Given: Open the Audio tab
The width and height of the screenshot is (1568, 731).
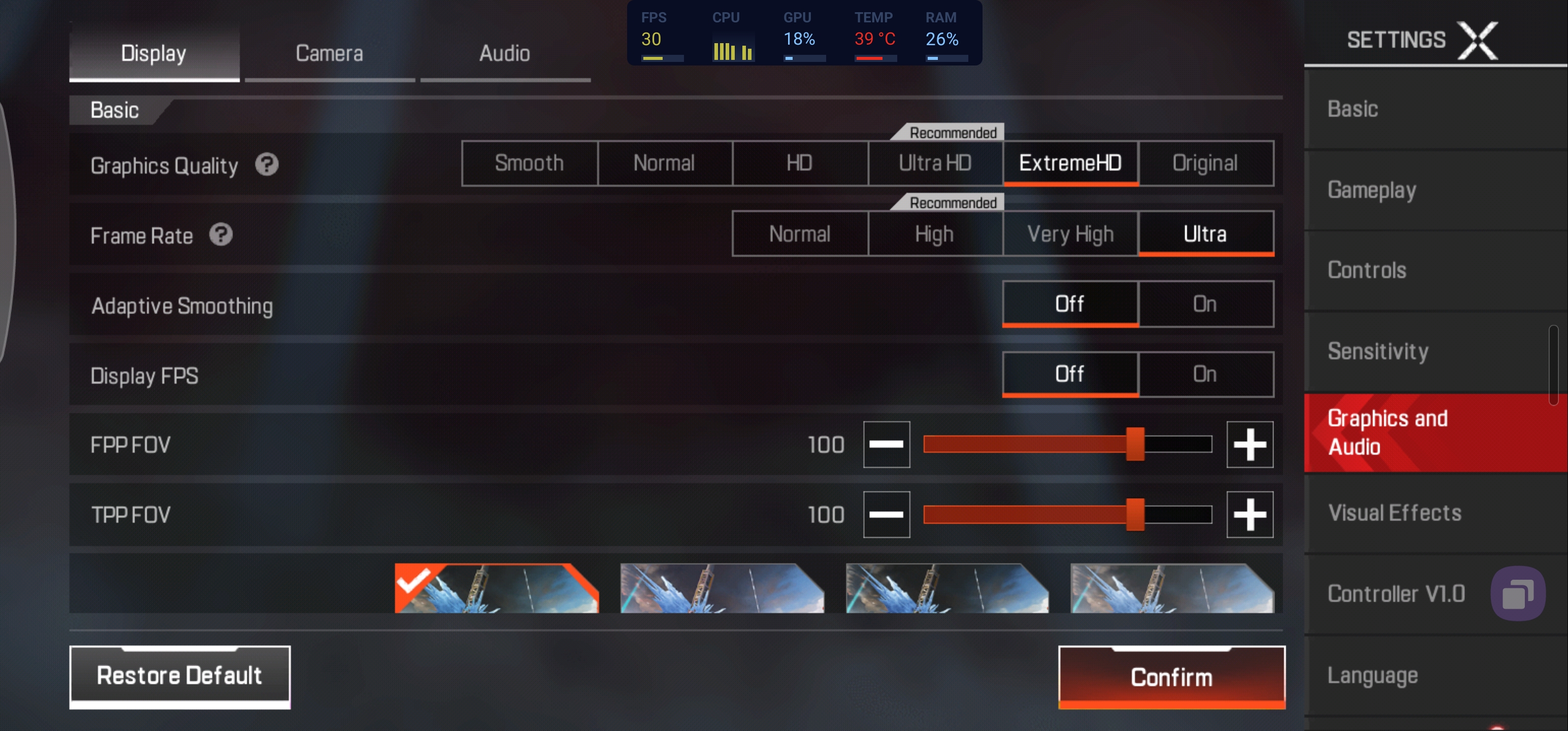Looking at the screenshot, I should point(505,54).
